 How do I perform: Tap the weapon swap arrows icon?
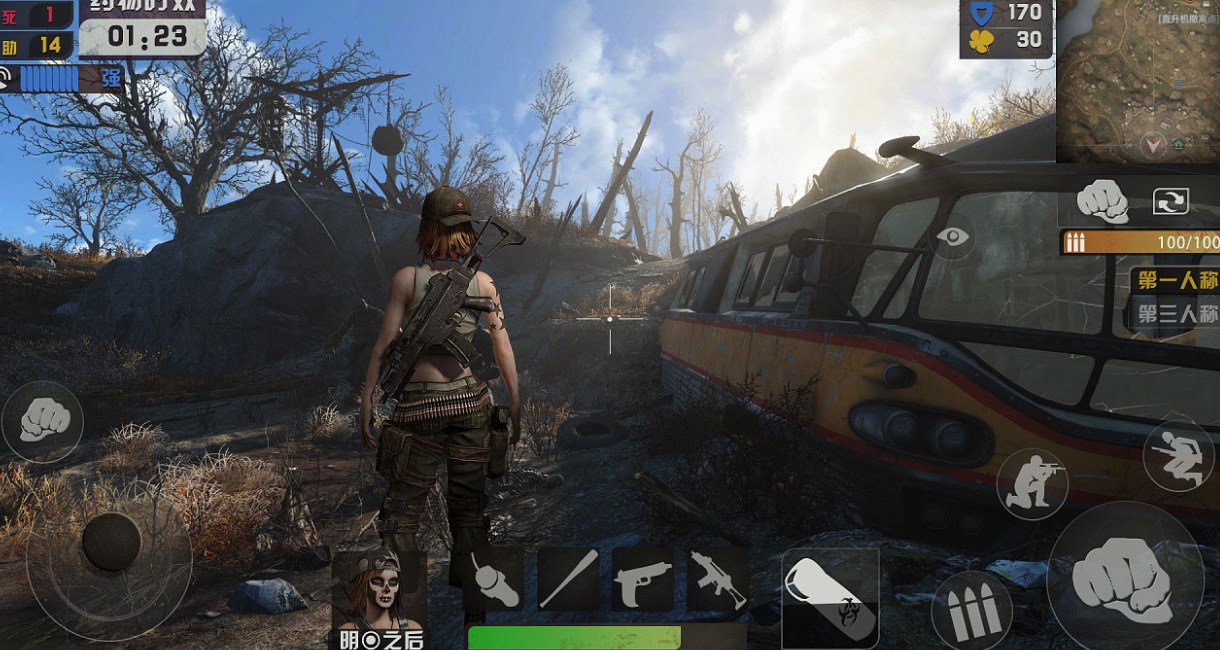pyautogui.click(x=1169, y=201)
